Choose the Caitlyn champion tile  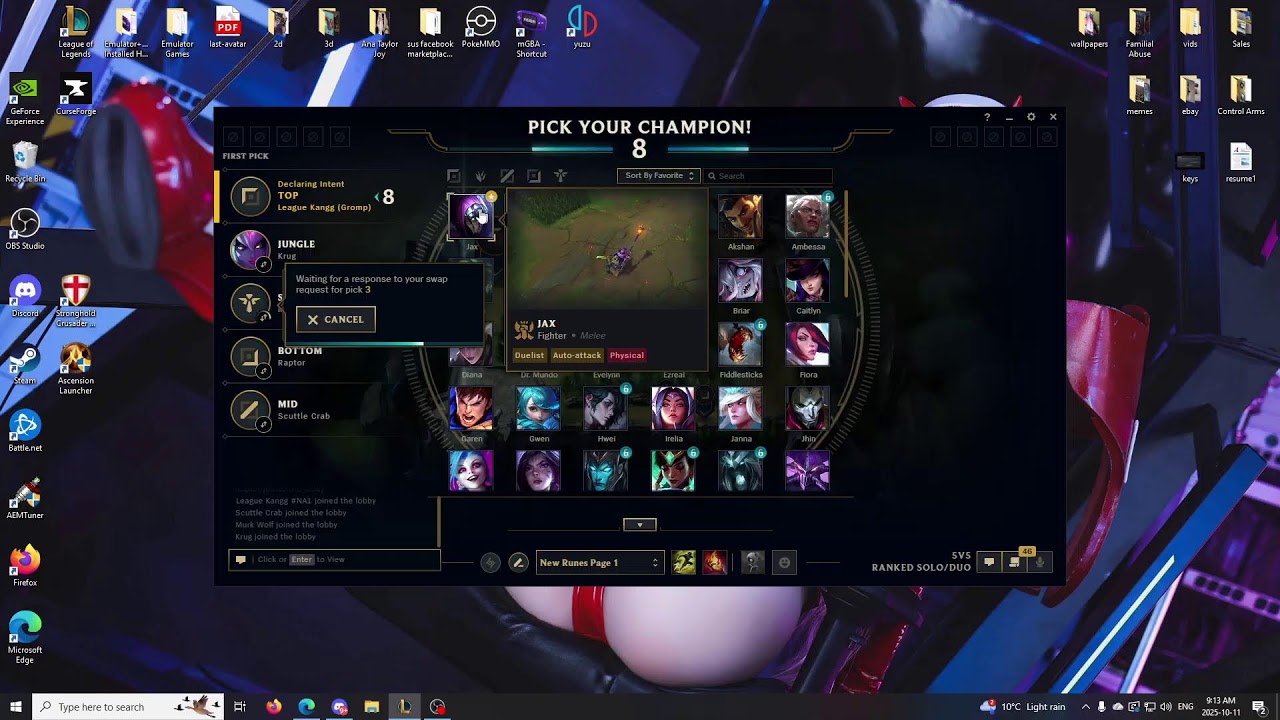[x=807, y=281]
